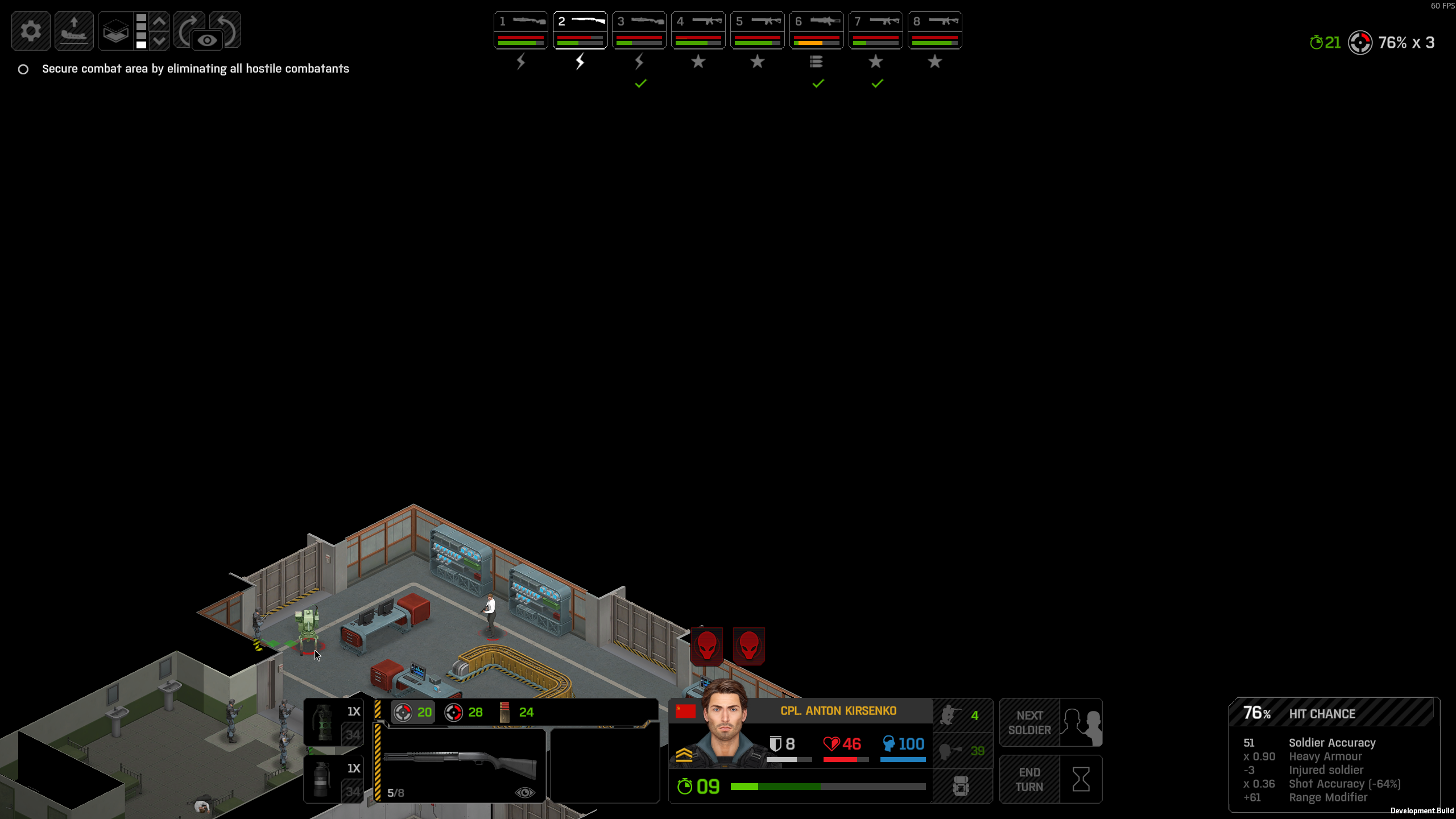The width and height of the screenshot is (1456, 819).
Task: Move camera up one level
Action: (x=160, y=22)
